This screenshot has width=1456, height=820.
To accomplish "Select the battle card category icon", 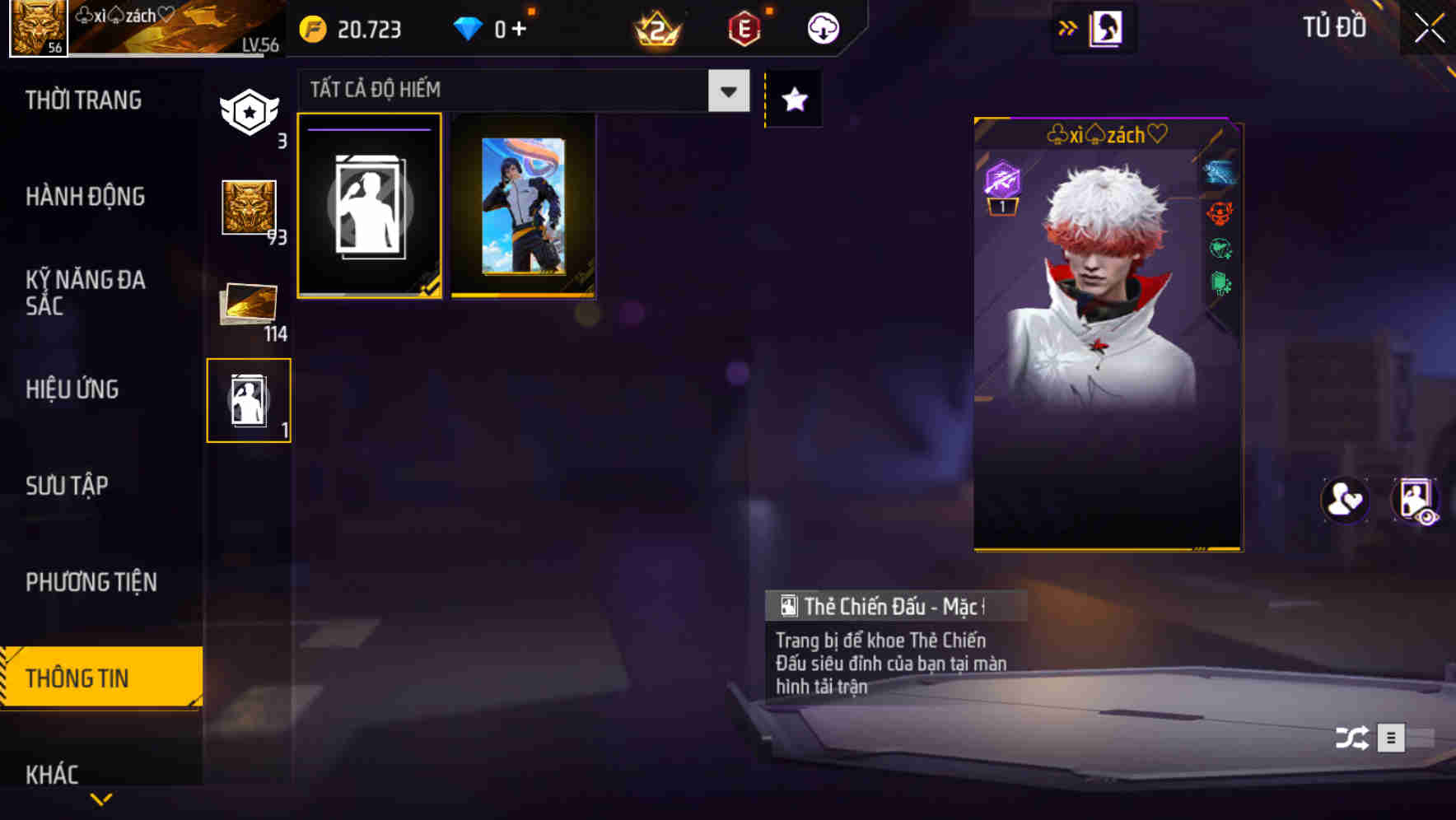I will (x=249, y=398).
